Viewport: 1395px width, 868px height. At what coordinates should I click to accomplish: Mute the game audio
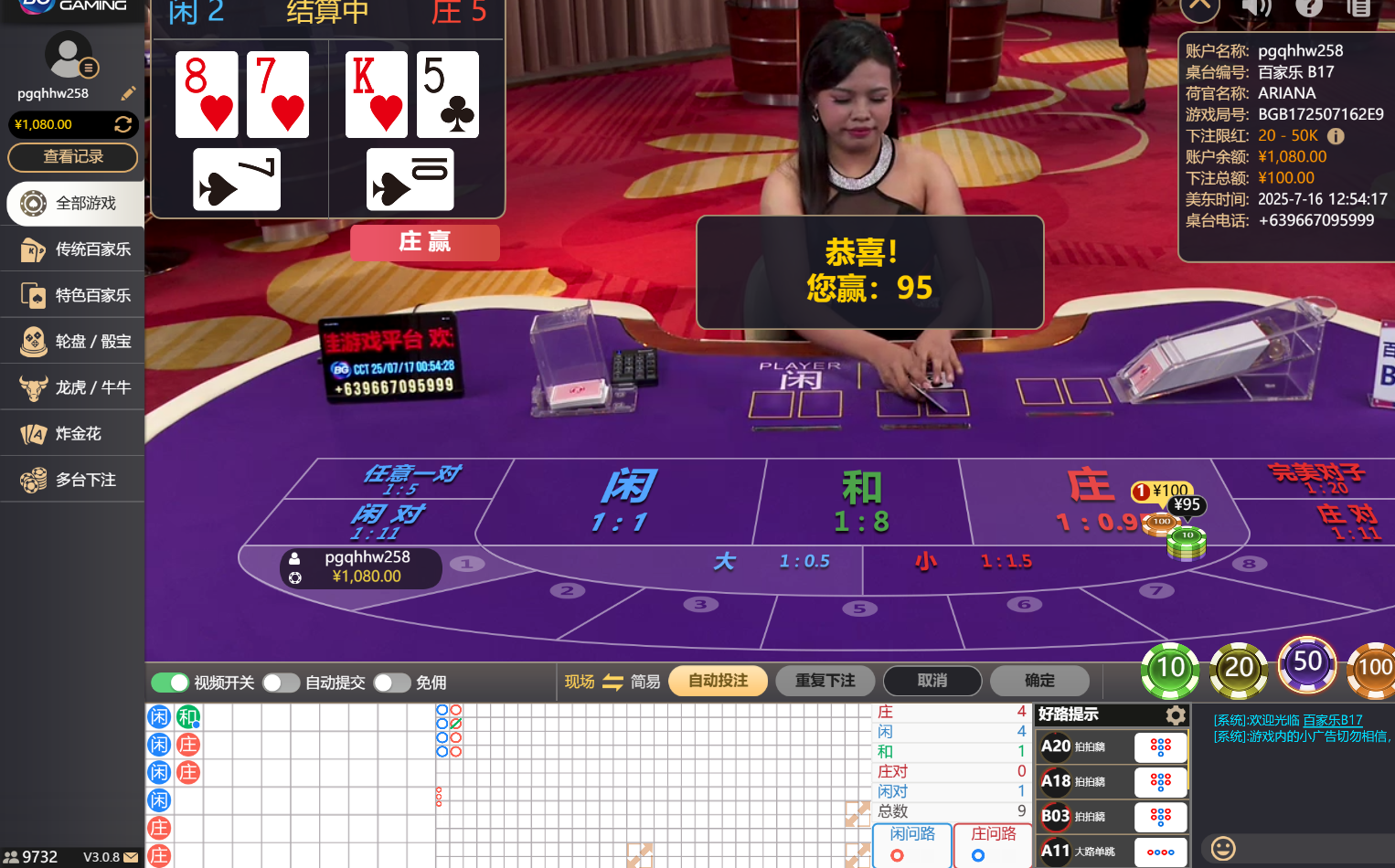pyautogui.click(x=1256, y=9)
